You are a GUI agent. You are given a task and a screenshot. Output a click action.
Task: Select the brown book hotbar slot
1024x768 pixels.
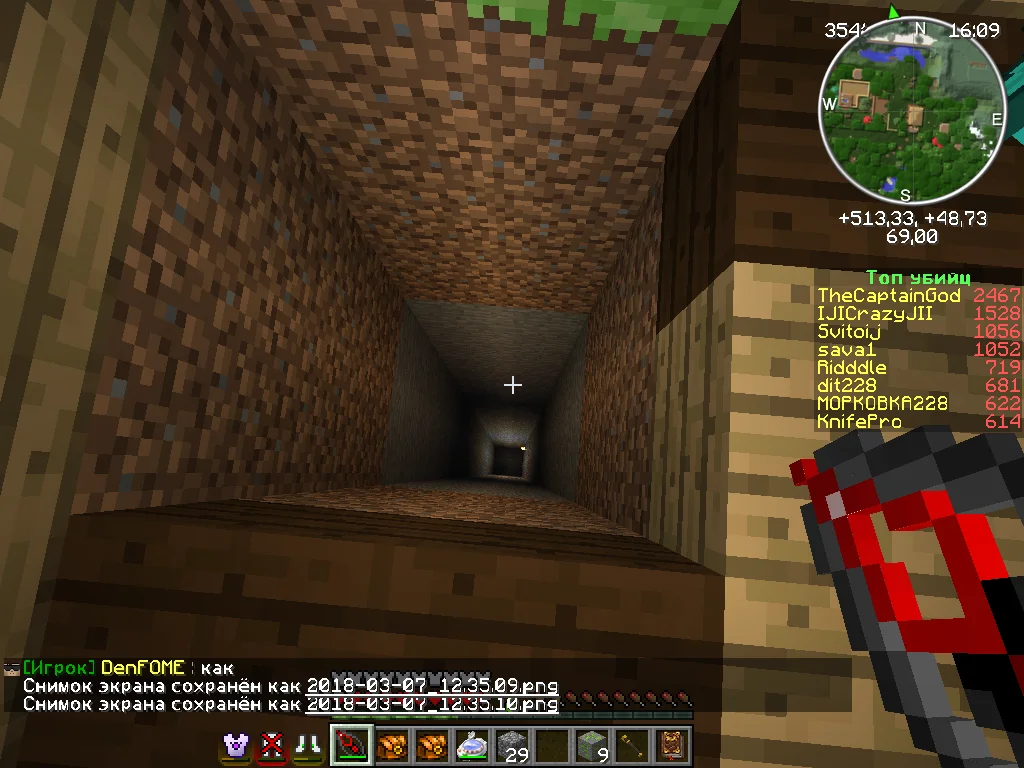click(671, 747)
